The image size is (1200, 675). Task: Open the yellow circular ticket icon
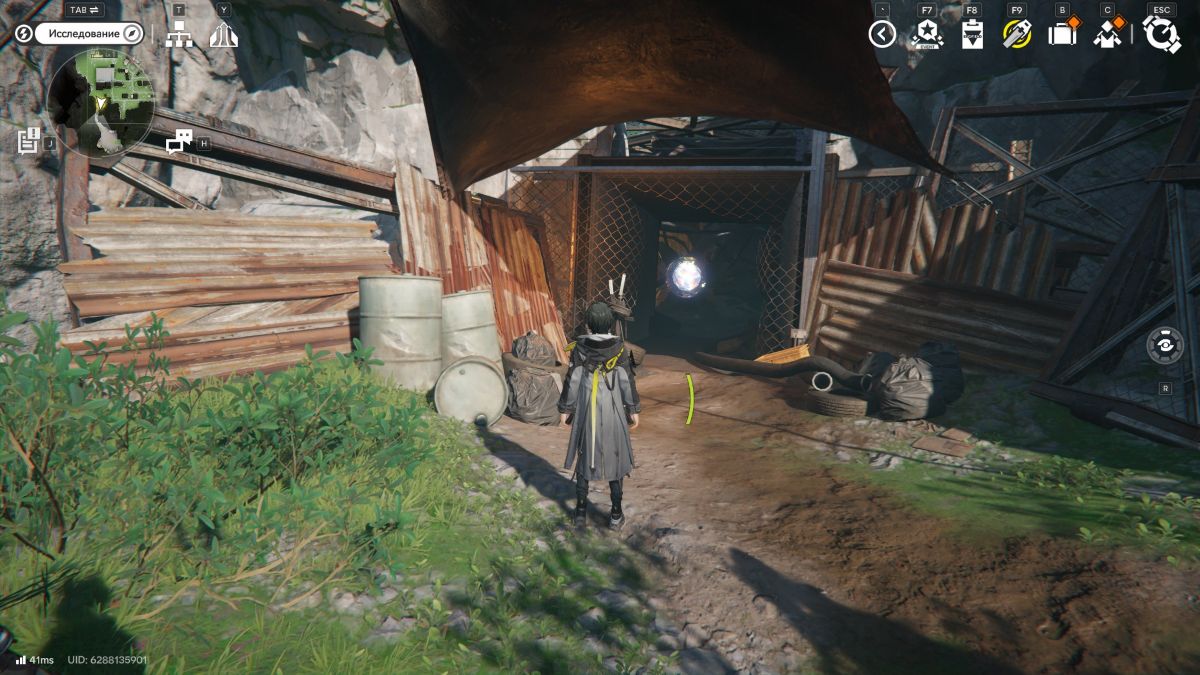[x=1017, y=34]
